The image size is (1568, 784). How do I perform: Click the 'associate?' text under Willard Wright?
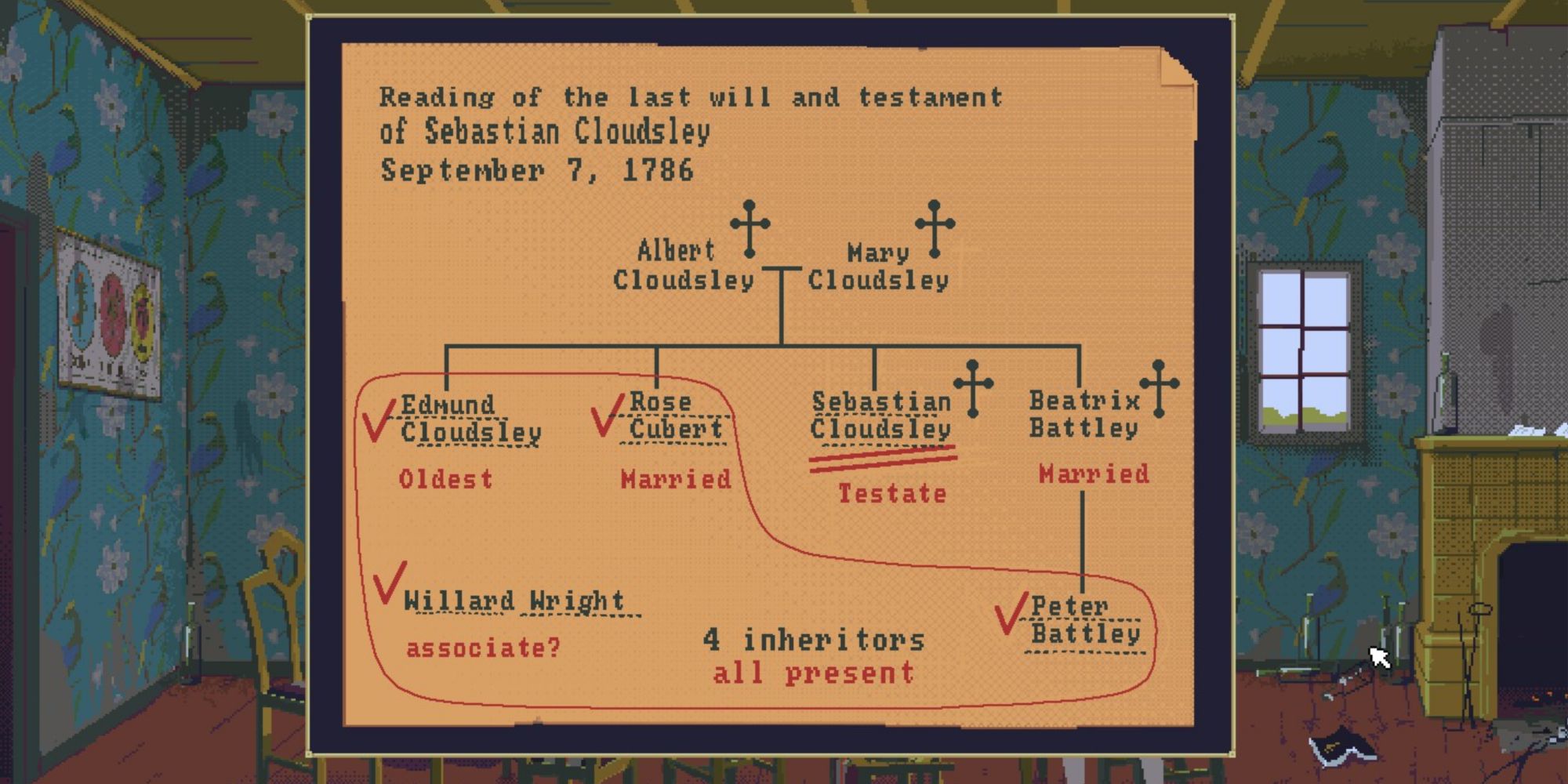tap(484, 646)
